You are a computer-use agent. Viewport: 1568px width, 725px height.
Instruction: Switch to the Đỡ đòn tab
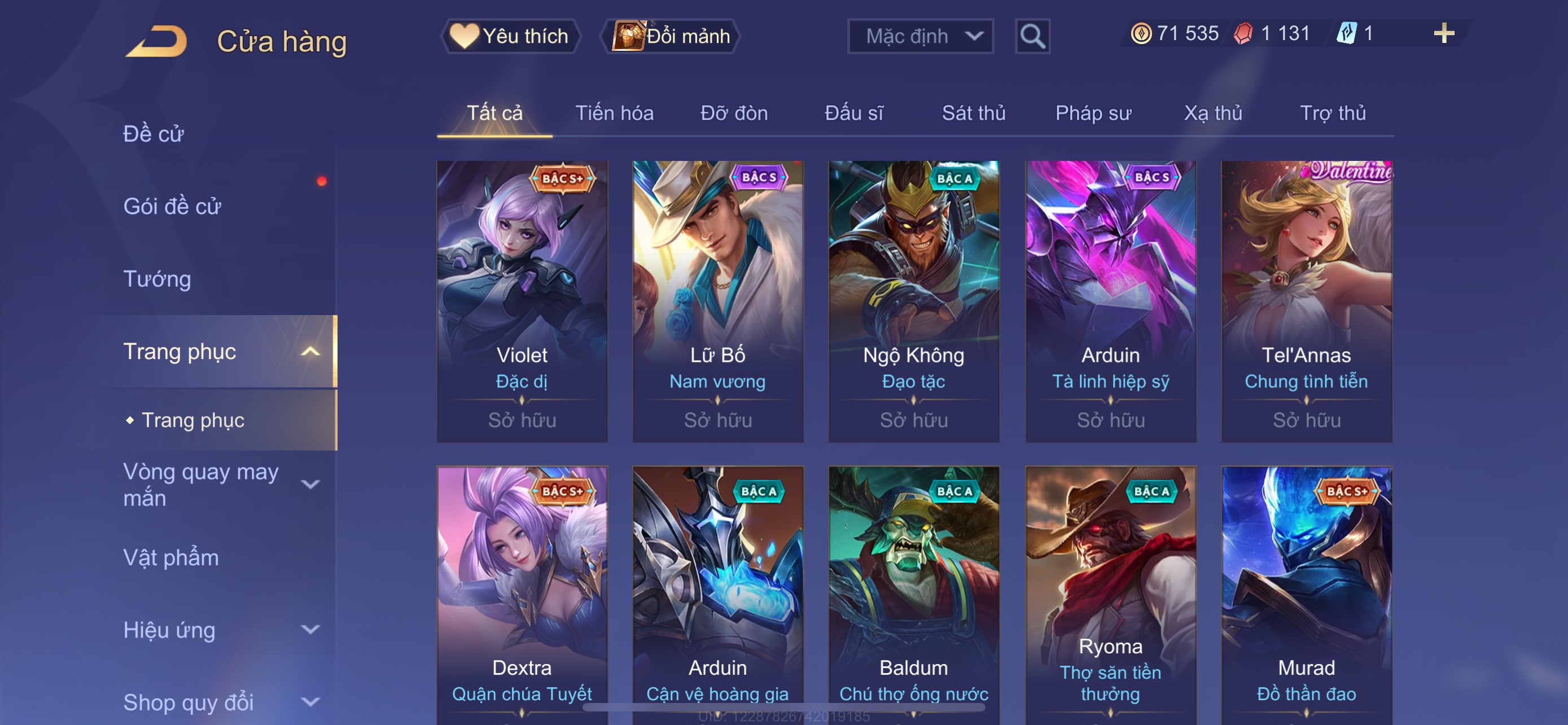coord(733,113)
